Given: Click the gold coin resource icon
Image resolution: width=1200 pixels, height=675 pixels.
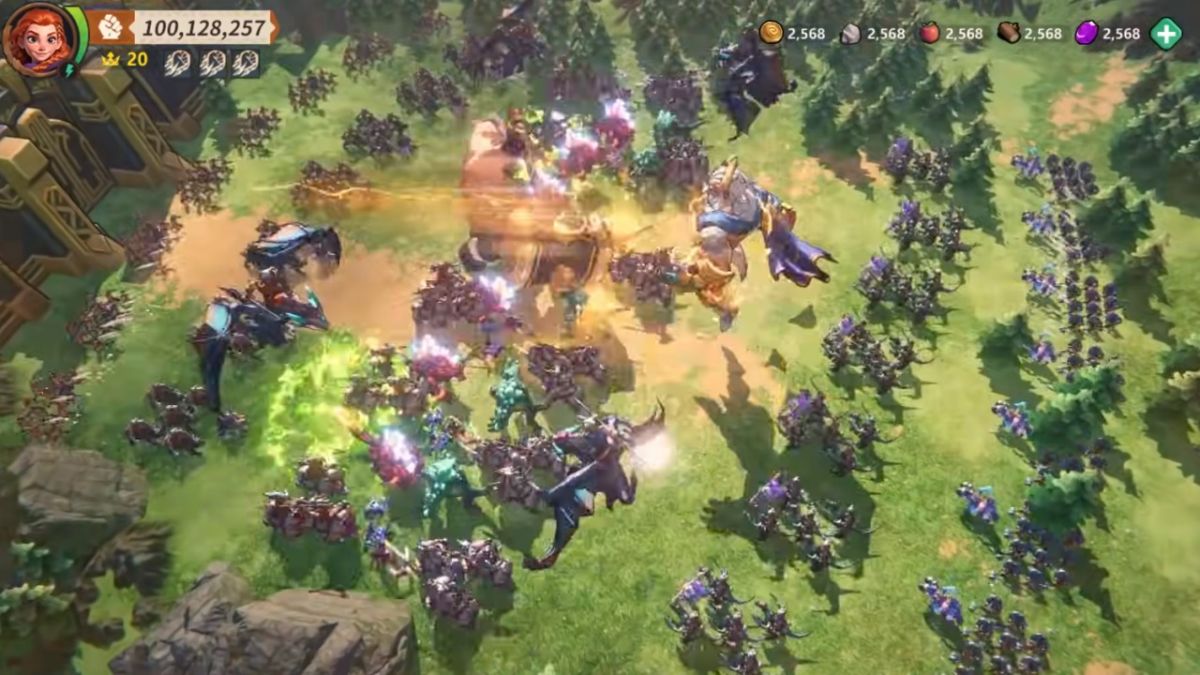Looking at the screenshot, I should click(x=771, y=33).
